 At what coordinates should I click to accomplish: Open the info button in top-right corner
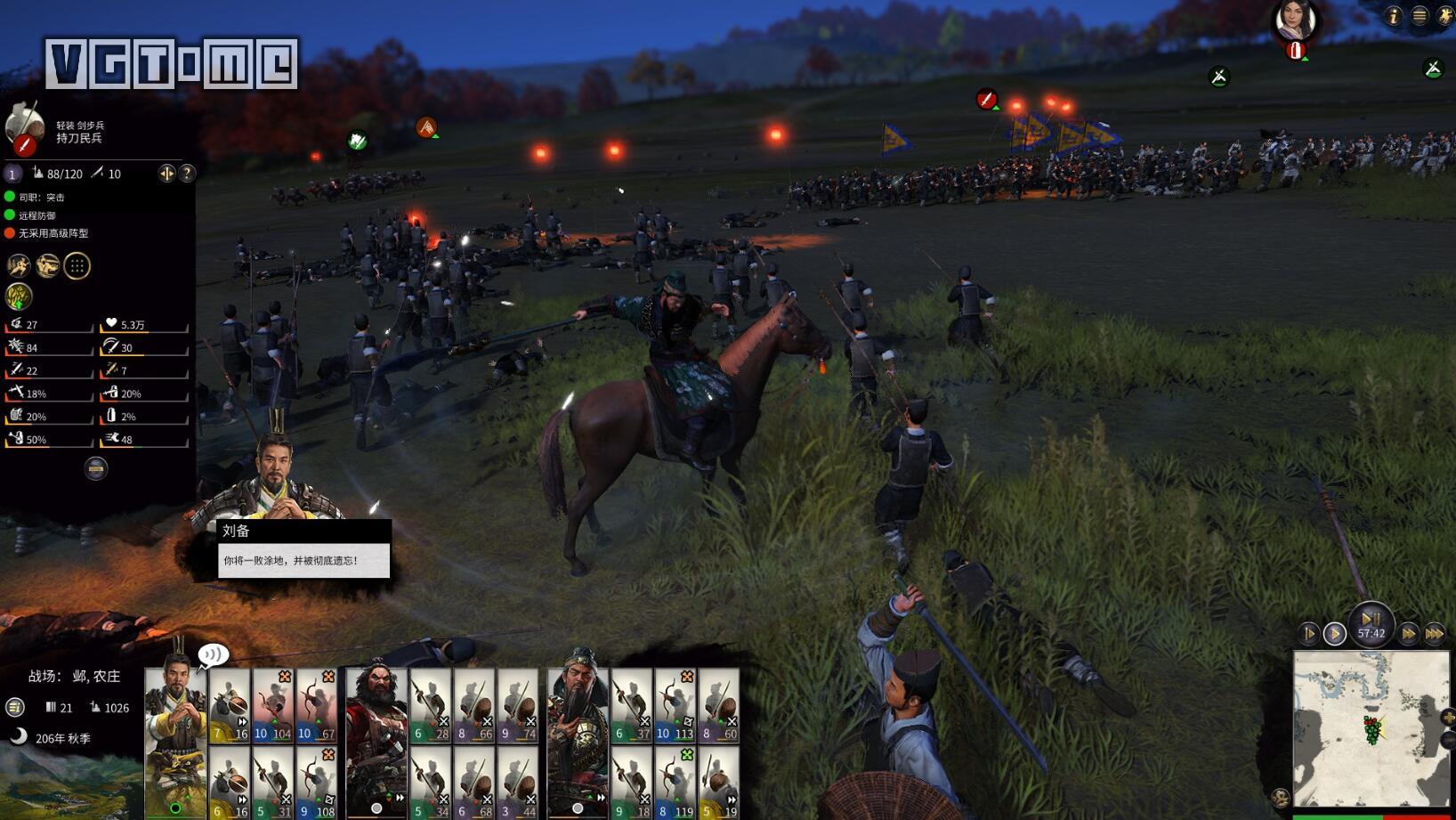point(1394,15)
